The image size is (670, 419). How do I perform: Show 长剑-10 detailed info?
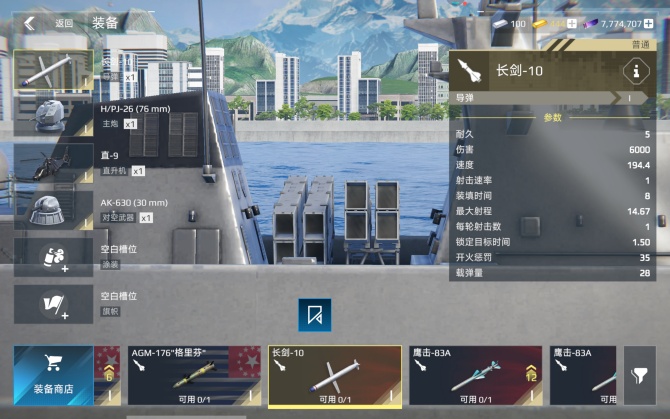tap(634, 71)
